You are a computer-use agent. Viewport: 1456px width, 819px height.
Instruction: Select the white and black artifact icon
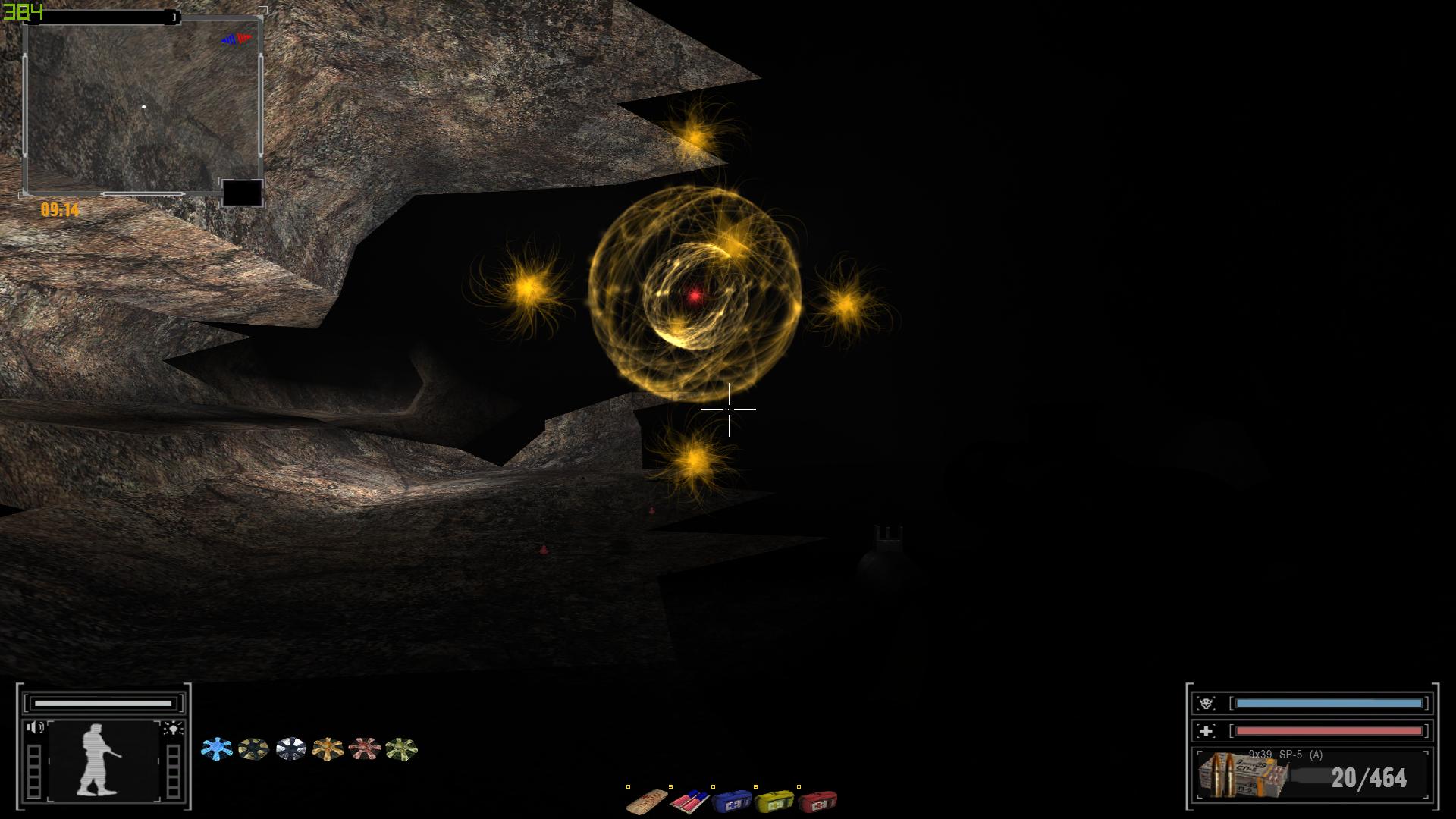click(x=290, y=749)
